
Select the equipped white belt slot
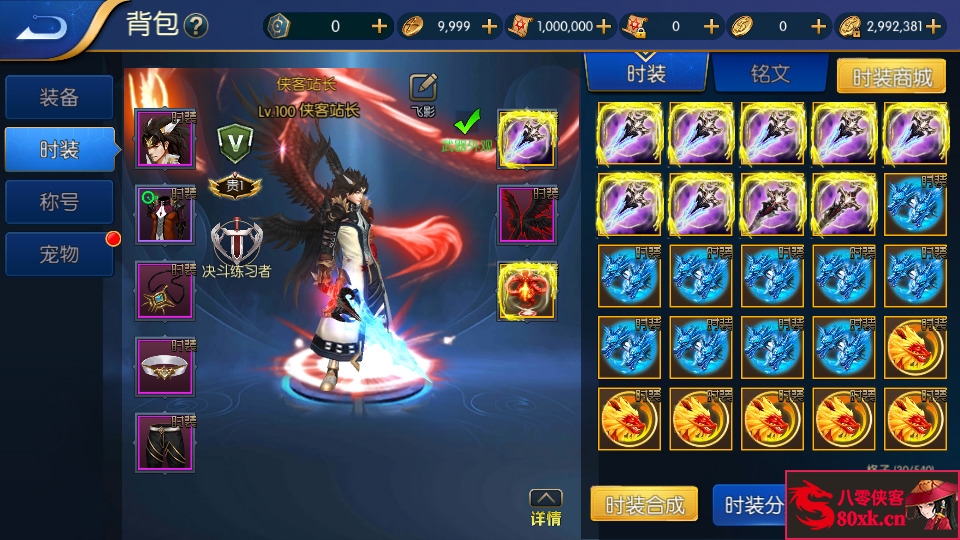[x=165, y=366]
